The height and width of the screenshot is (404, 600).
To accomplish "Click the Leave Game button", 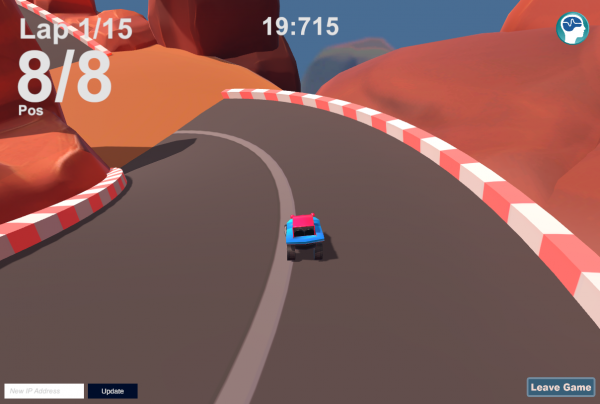I will (x=561, y=387).
